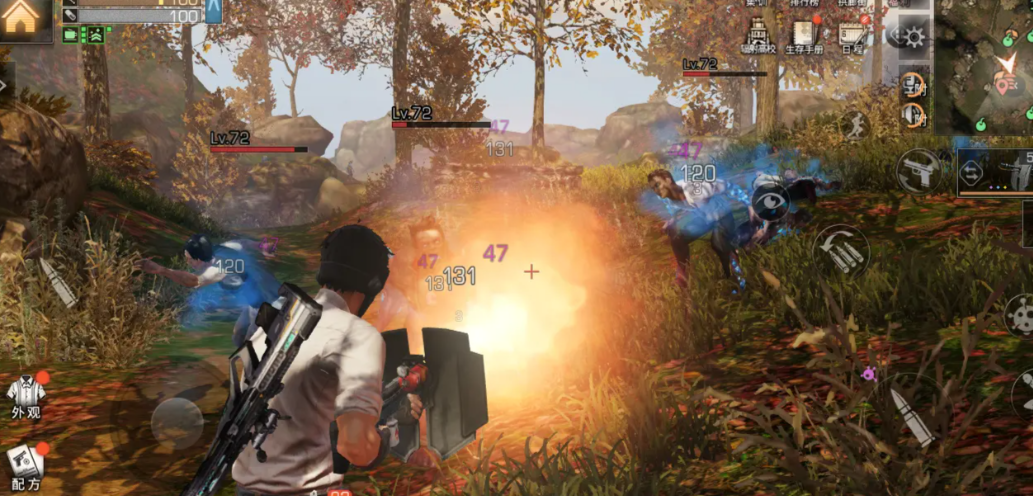Toggle the running sprint icon

(854, 126)
